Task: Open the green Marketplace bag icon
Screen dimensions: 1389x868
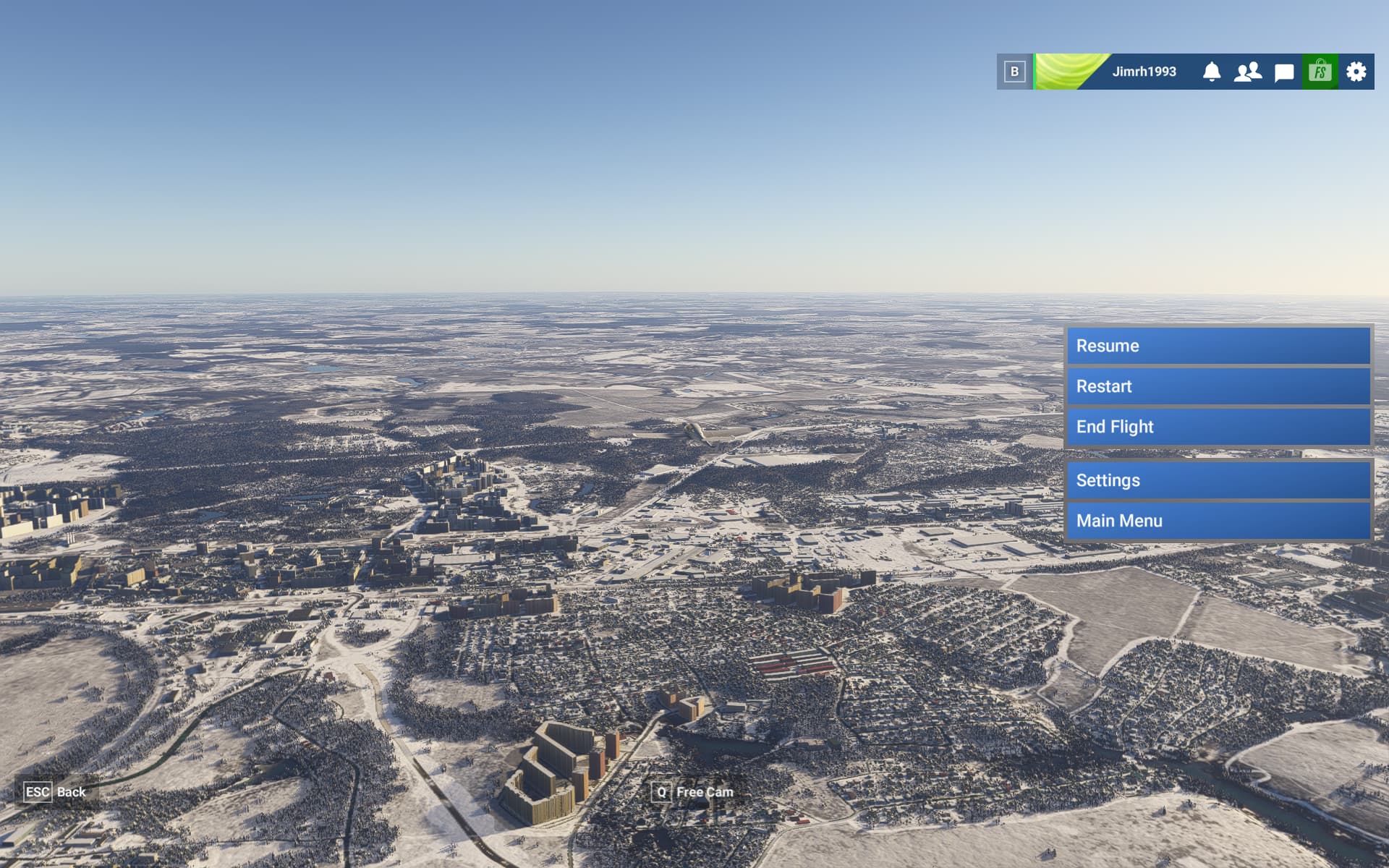Action: [x=1320, y=72]
